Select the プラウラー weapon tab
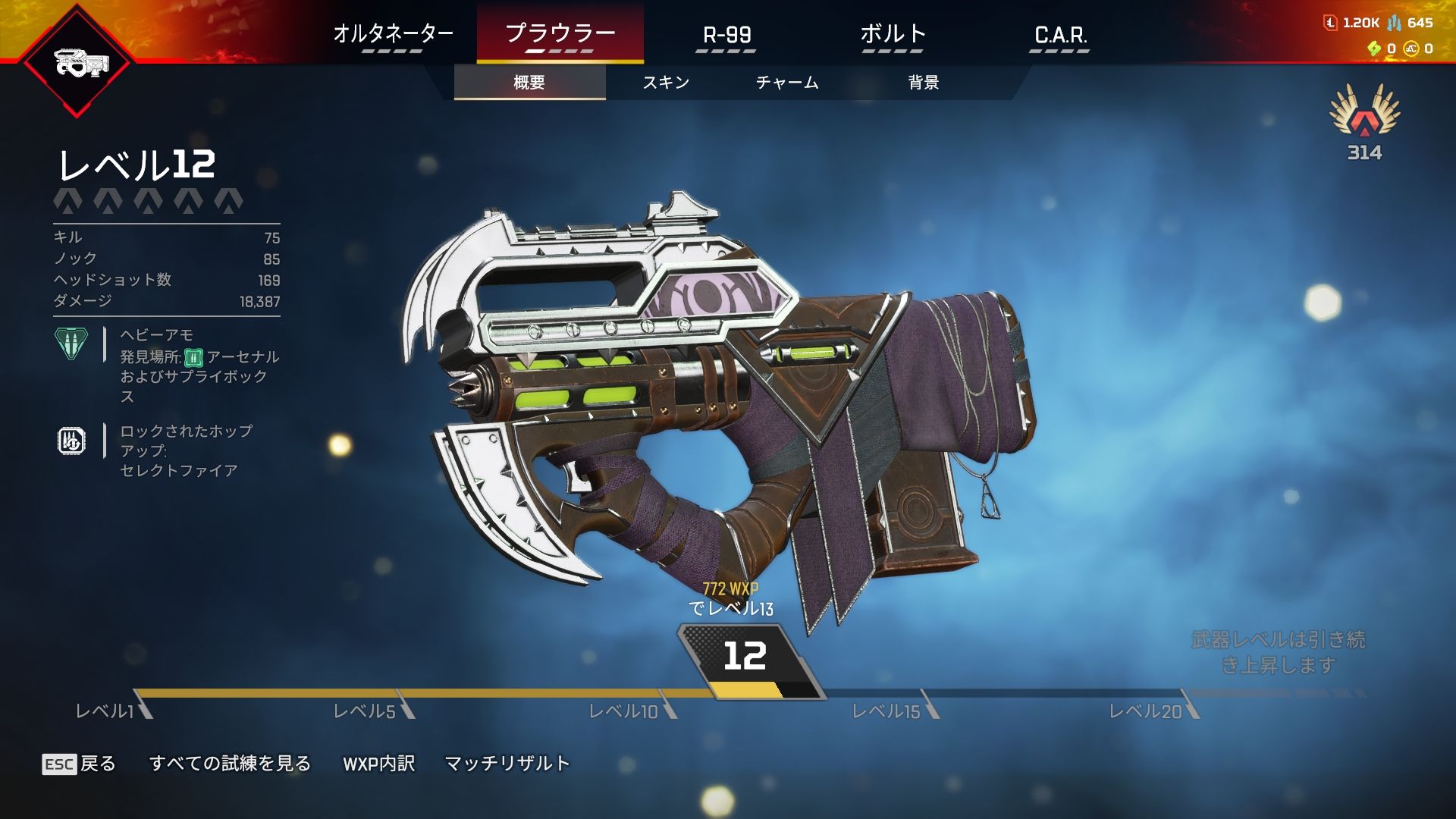 (560, 35)
